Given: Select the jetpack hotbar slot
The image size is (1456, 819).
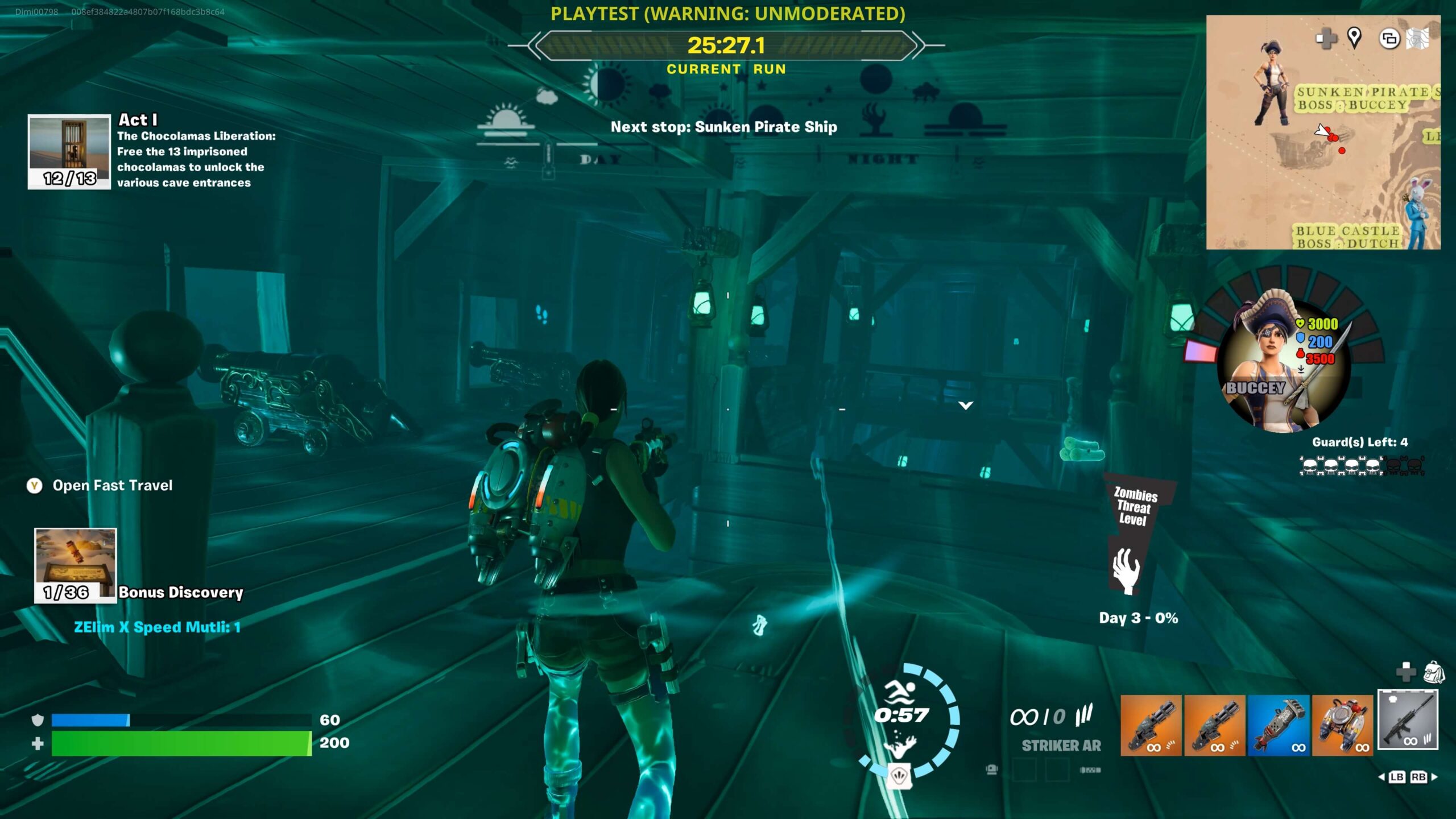Looking at the screenshot, I should click(x=1342, y=725).
